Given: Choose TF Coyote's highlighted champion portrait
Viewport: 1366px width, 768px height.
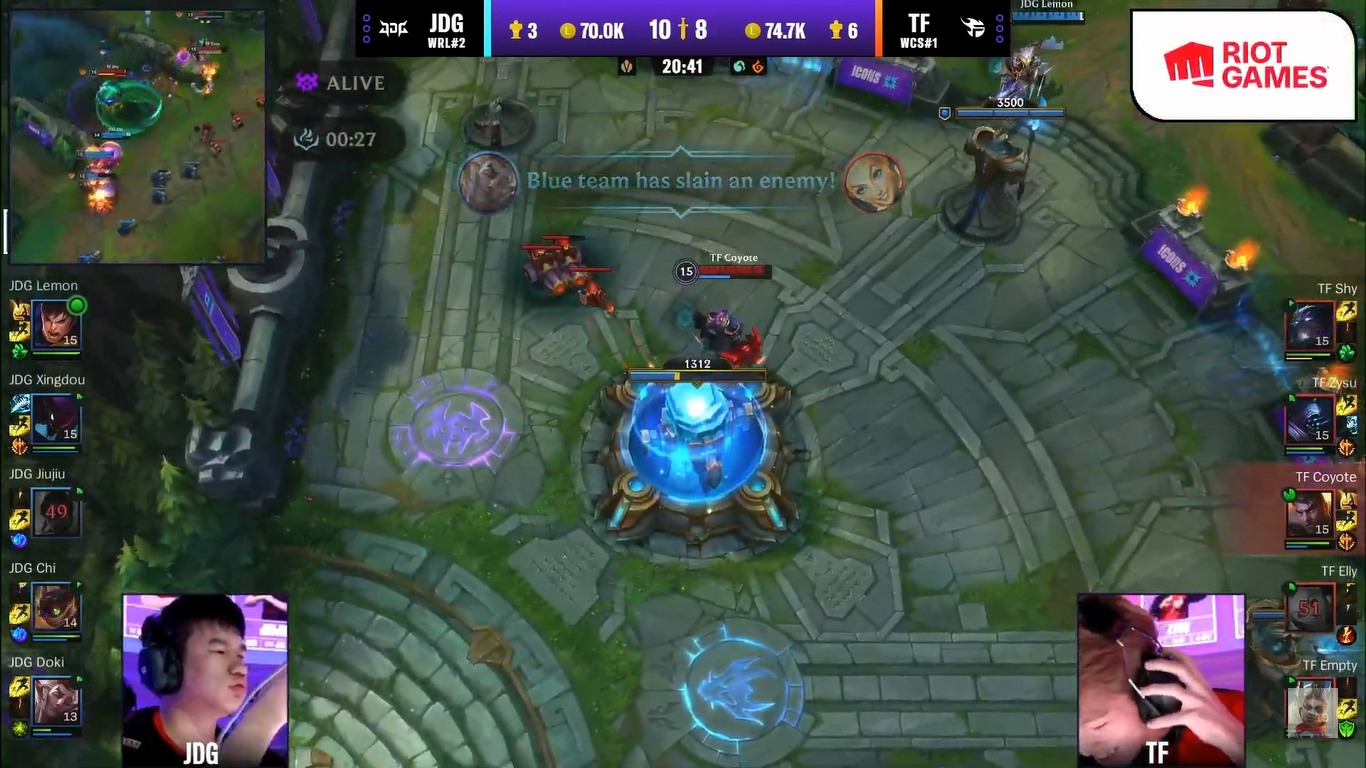Looking at the screenshot, I should 1310,514.
